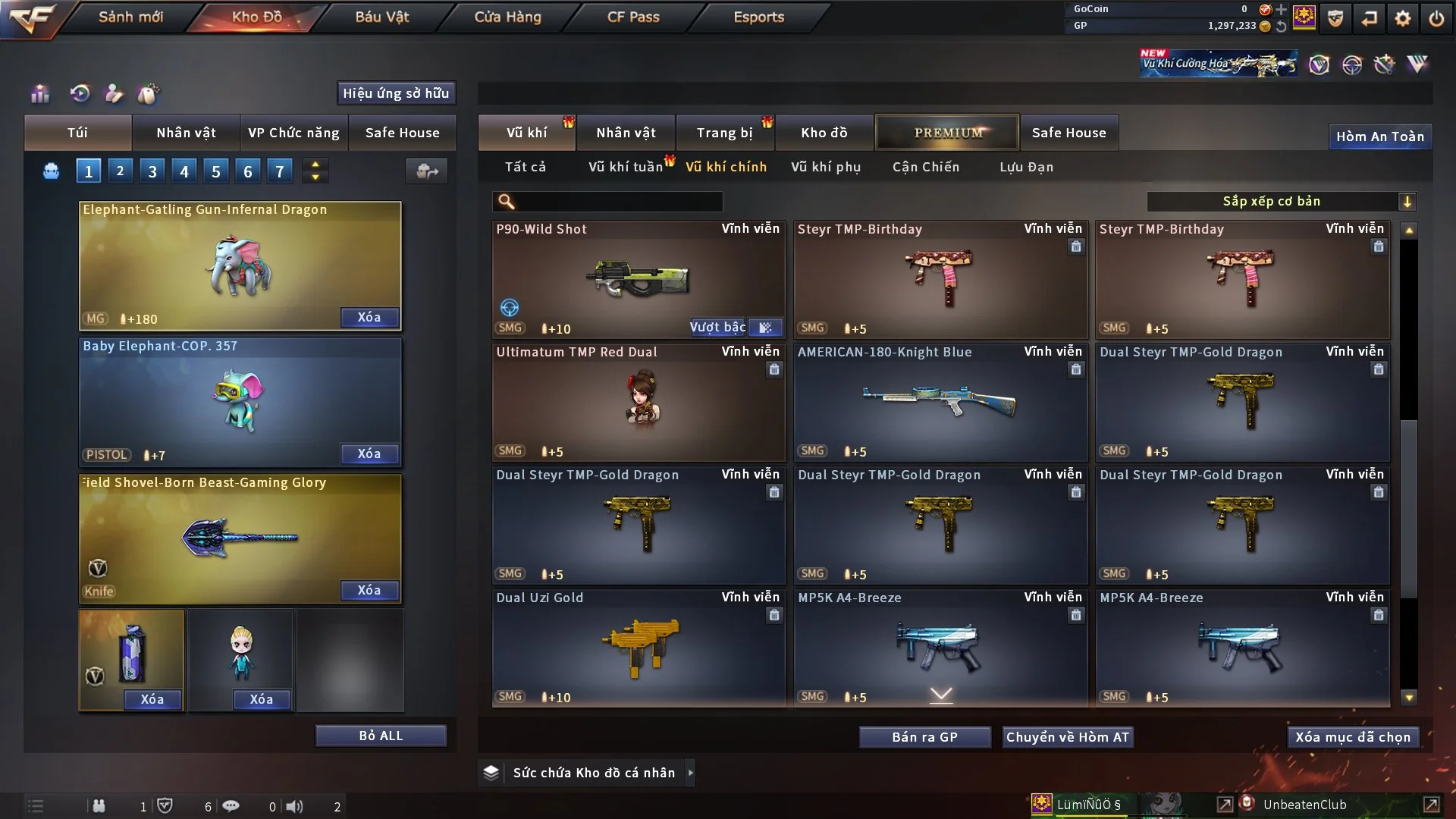The height and width of the screenshot is (819, 1456).
Task: Open the Hòm An Toàn safe box
Action: tap(1379, 136)
